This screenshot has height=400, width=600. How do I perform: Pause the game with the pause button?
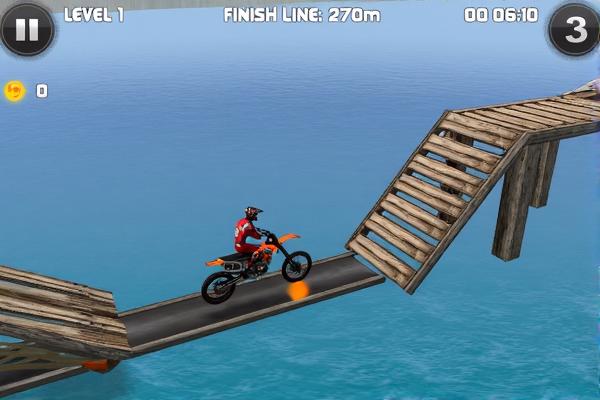tap(26, 29)
